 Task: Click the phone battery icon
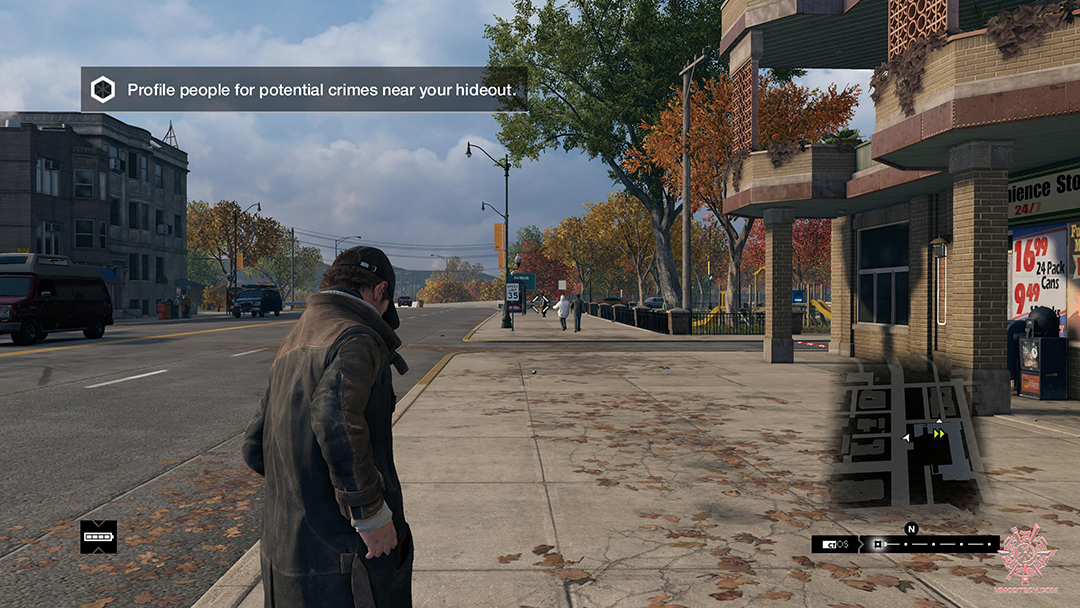tap(98, 537)
